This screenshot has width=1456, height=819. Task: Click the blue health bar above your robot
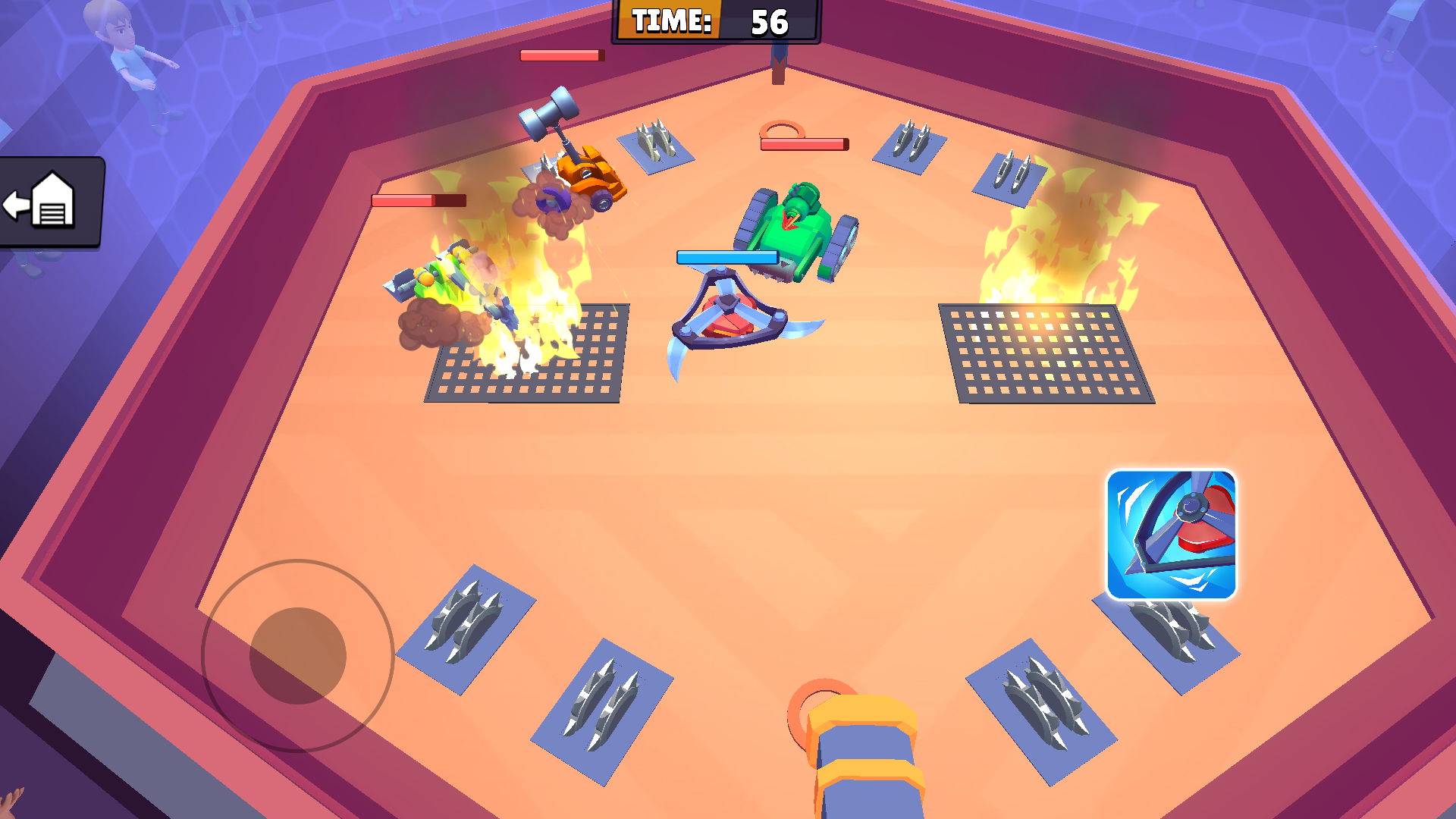(x=728, y=258)
